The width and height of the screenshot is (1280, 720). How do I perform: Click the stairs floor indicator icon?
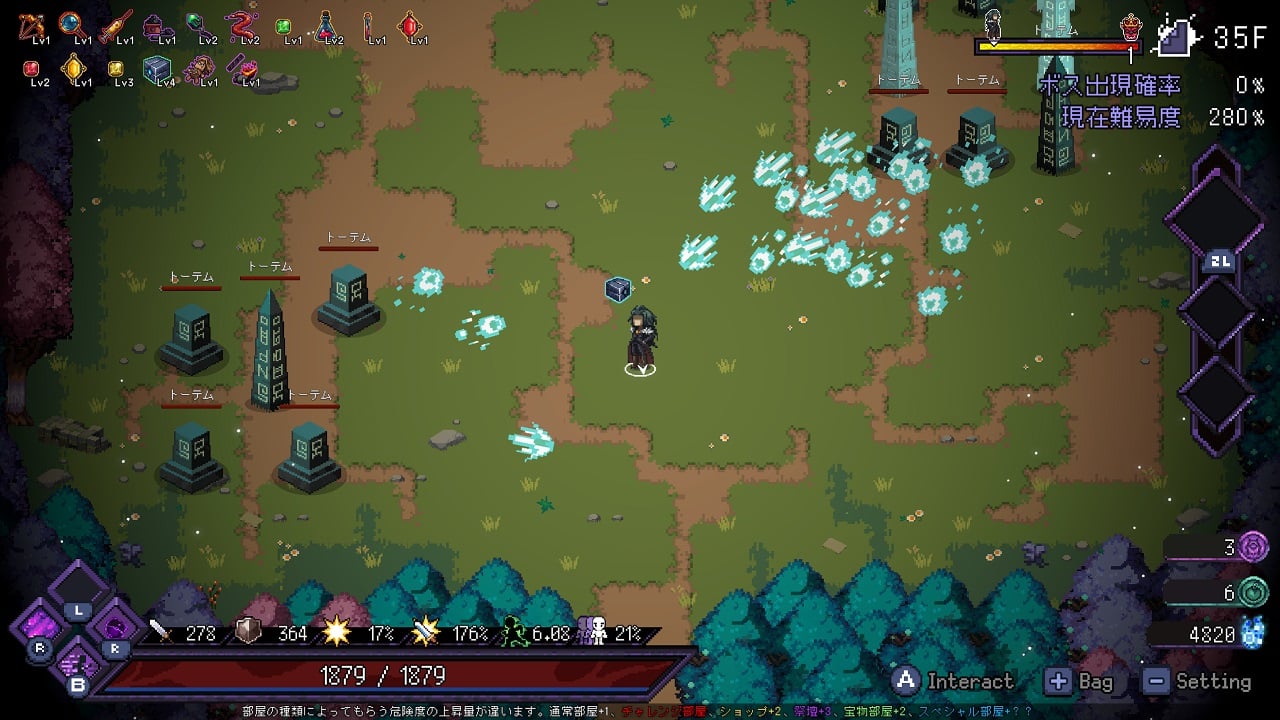[x=1176, y=37]
